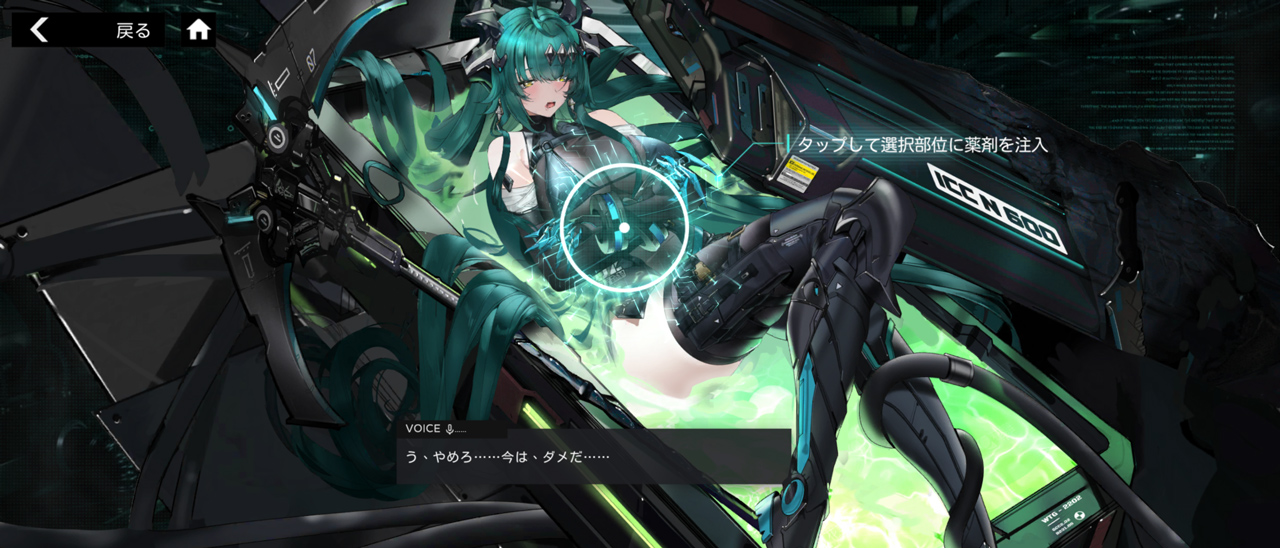Go back with the 戻る button

(x=88, y=30)
